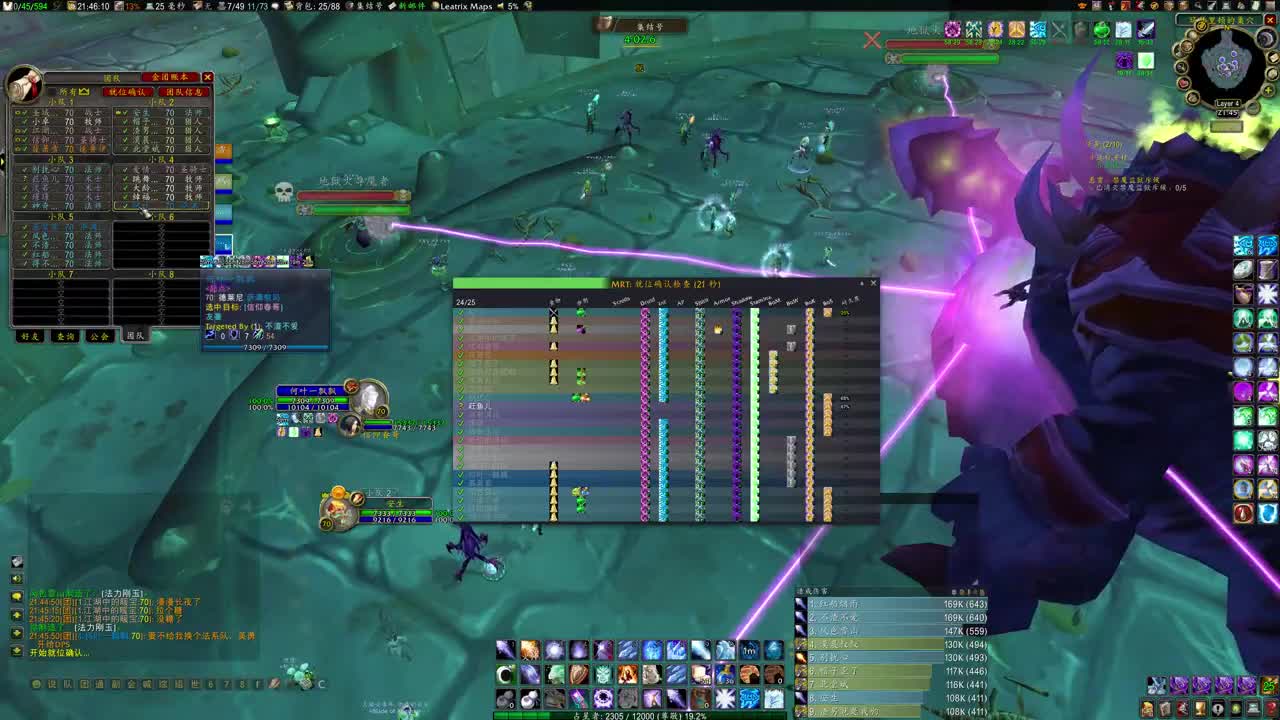Image resolution: width=1280 pixels, height=720 pixels.
Task: Expand the yellow arrow on the raid panel's left edge
Action: 3,162
